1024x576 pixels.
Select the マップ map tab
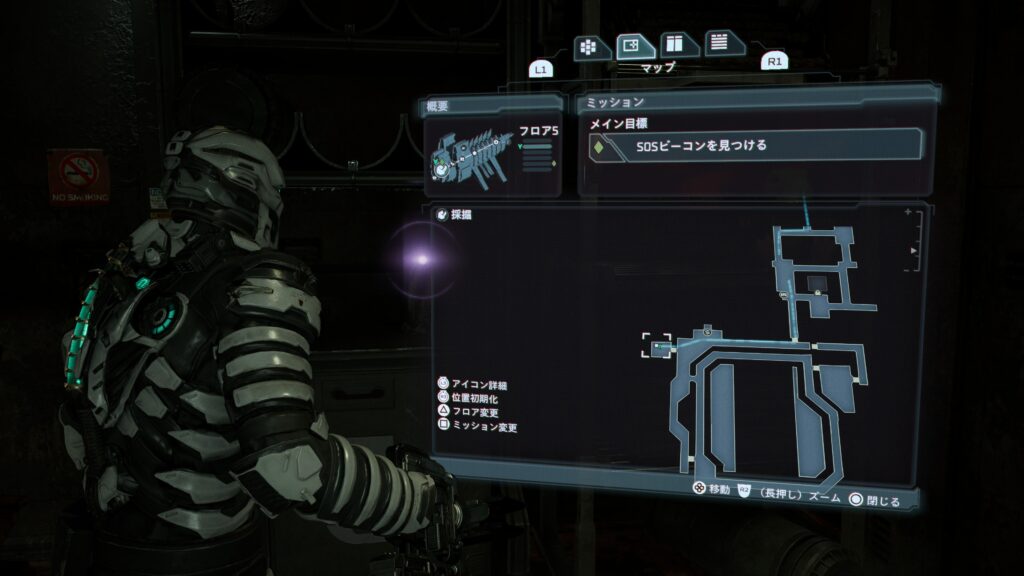tap(635, 46)
